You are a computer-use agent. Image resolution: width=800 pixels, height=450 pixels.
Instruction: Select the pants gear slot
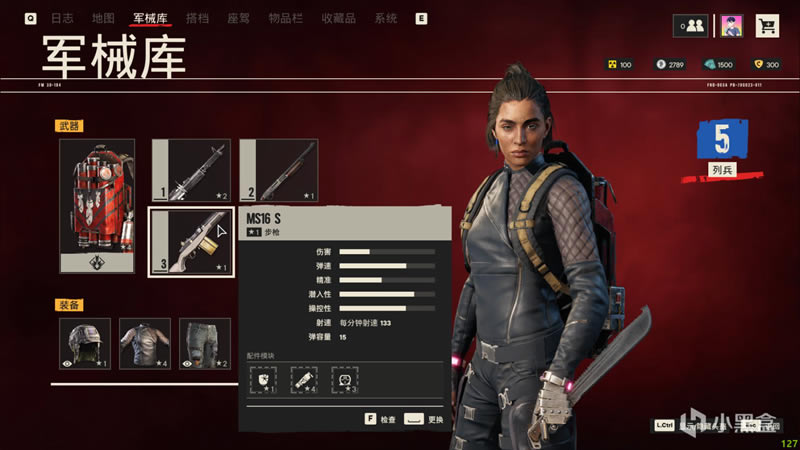tap(204, 342)
